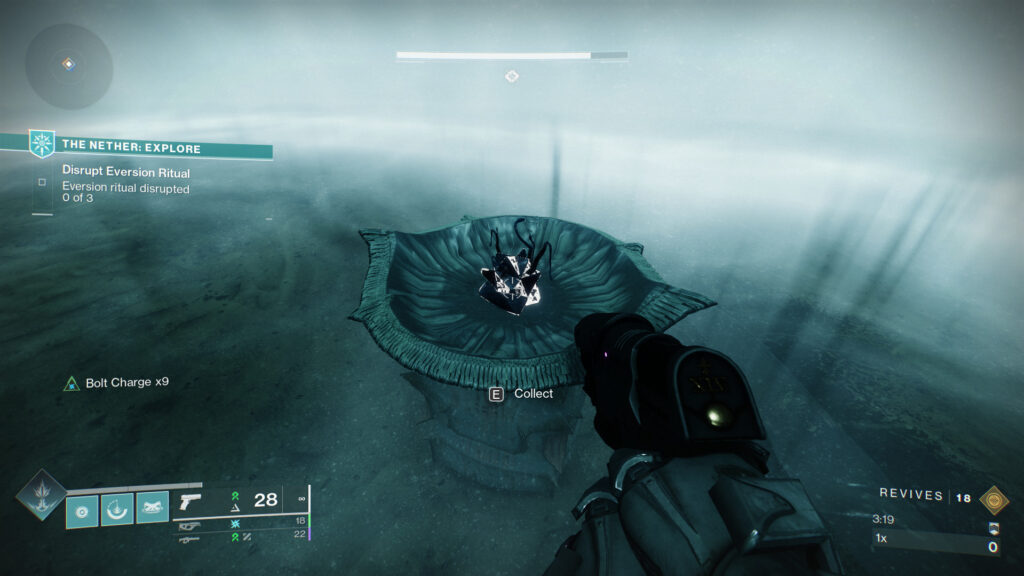Select the grenade ability icon
The image size is (1024, 576).
[x=83, y=509]
